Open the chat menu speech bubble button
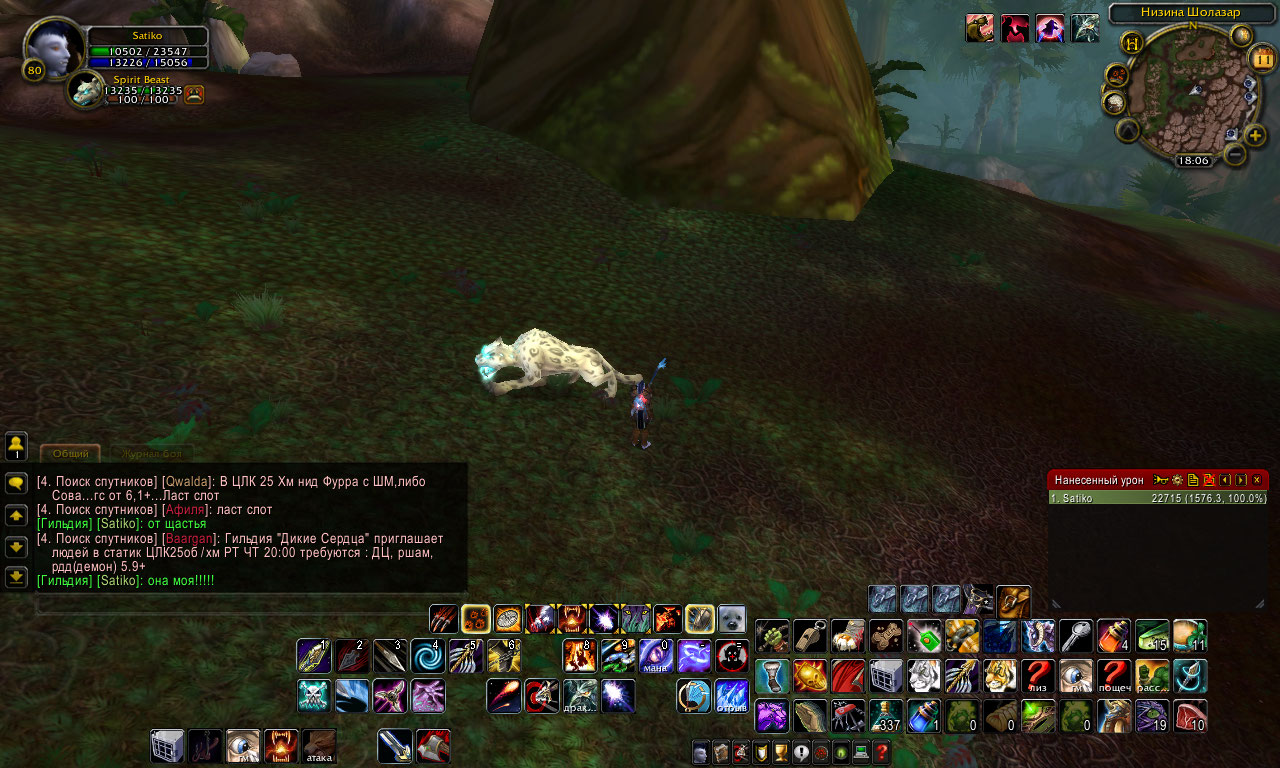Viewport: 1280px width, 768px height. point(16,483)
